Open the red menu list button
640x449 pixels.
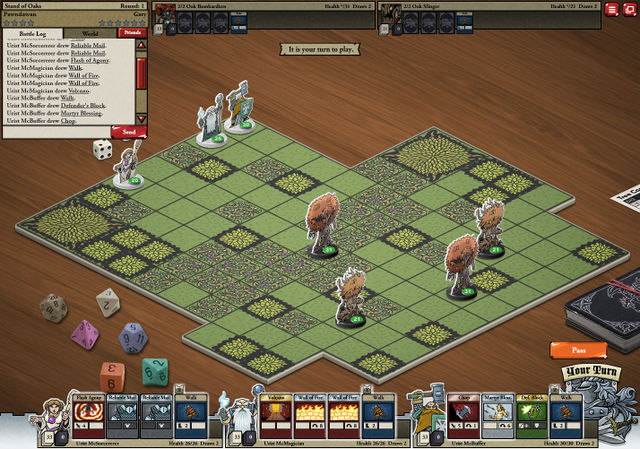click(612, 9)
